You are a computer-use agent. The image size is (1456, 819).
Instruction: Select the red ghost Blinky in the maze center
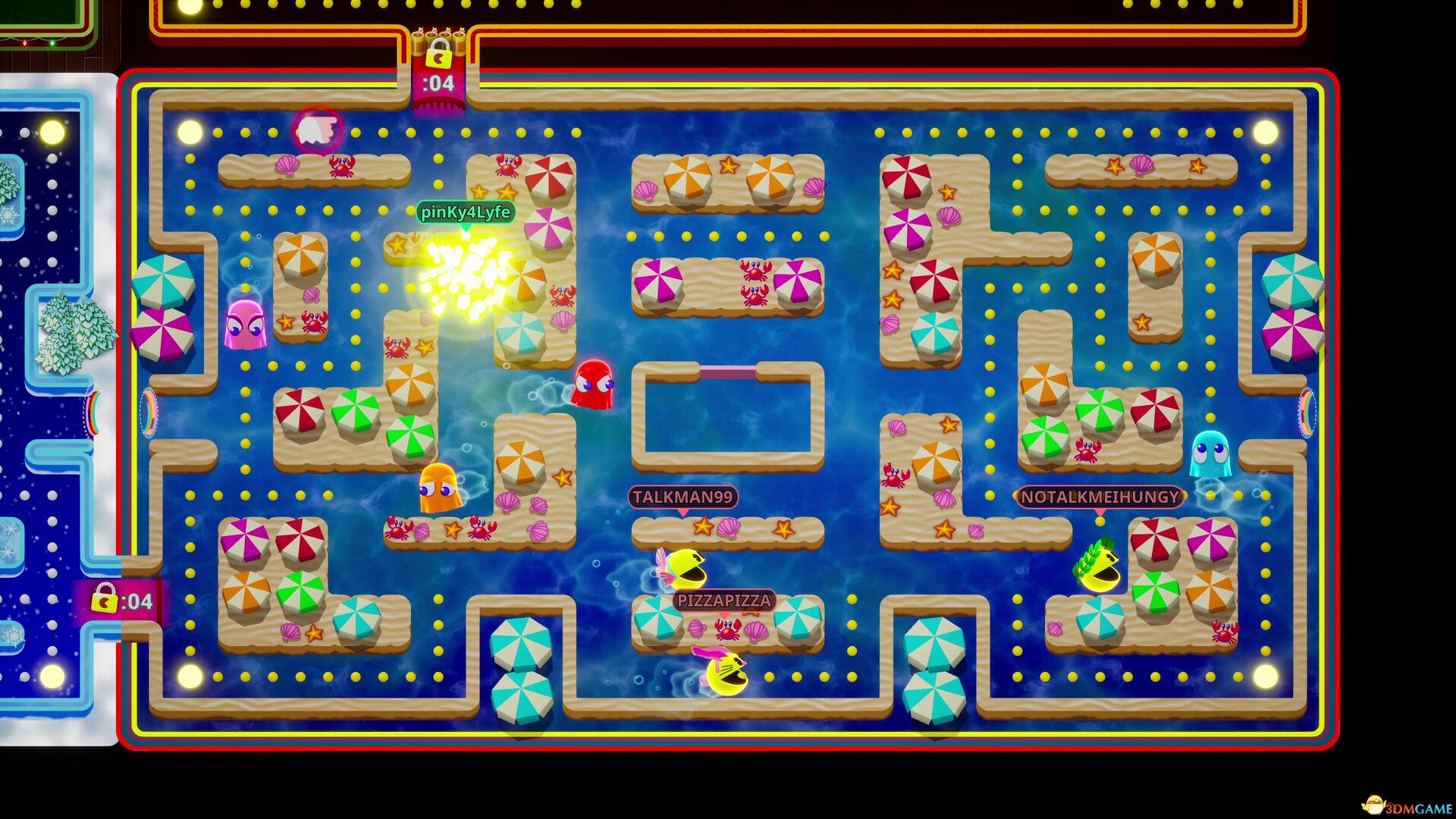point(595,387)
